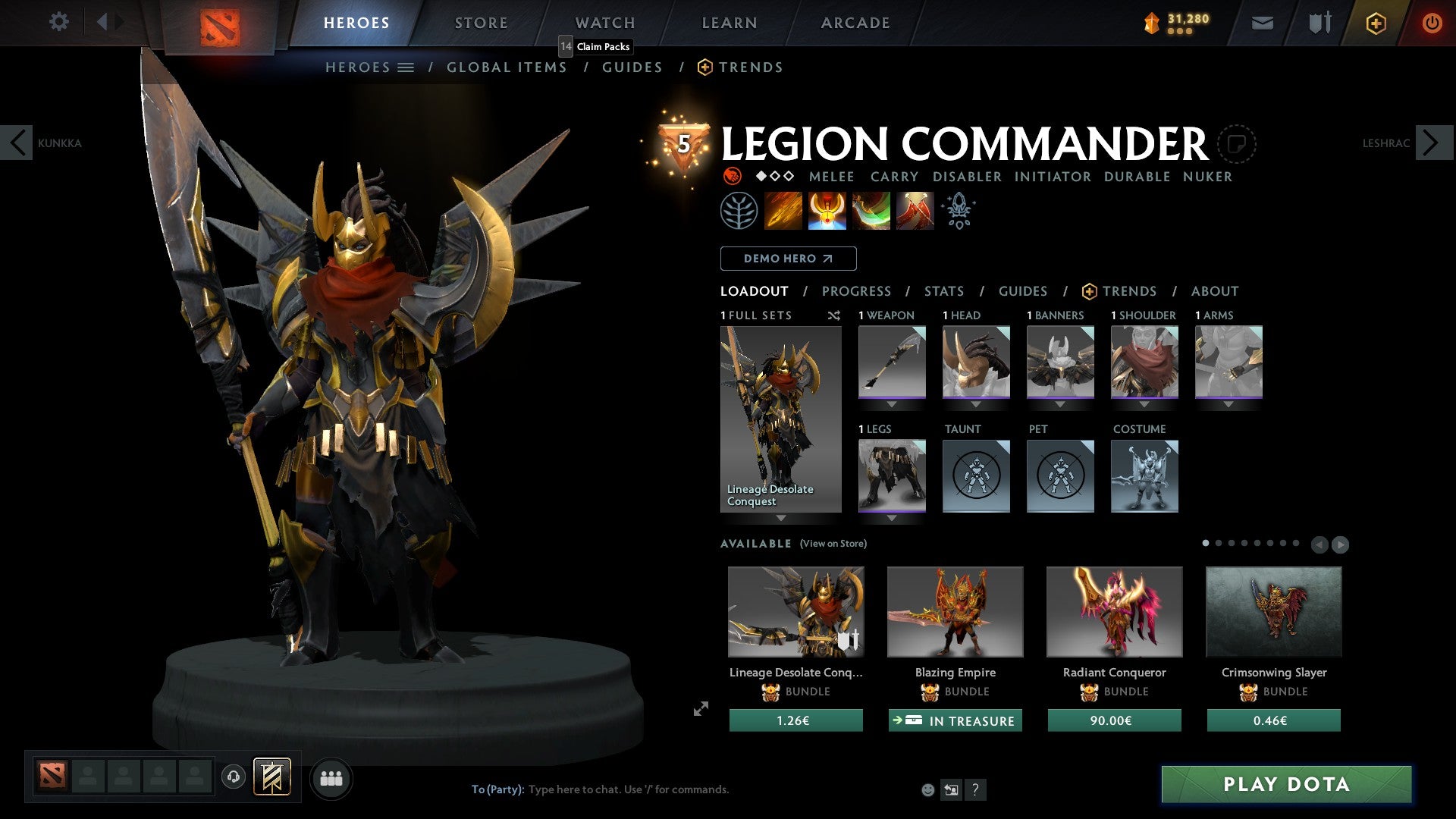The width and height of the screenshot is (1456, 819).
Task: Toggle shuffle on equipped full sets
Action: [833, 315]
